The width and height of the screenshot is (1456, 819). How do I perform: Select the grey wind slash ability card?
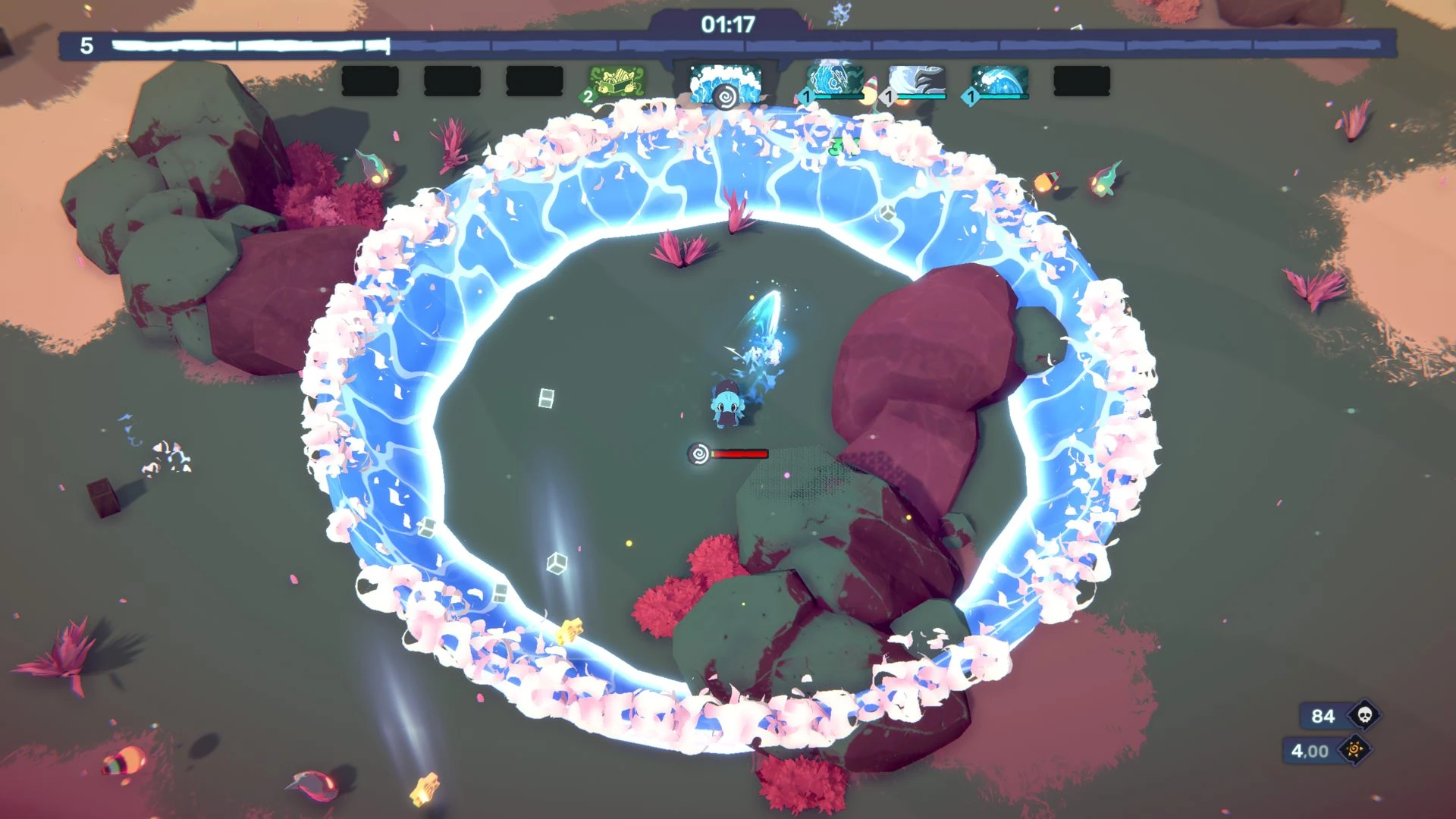pos(917,80)
